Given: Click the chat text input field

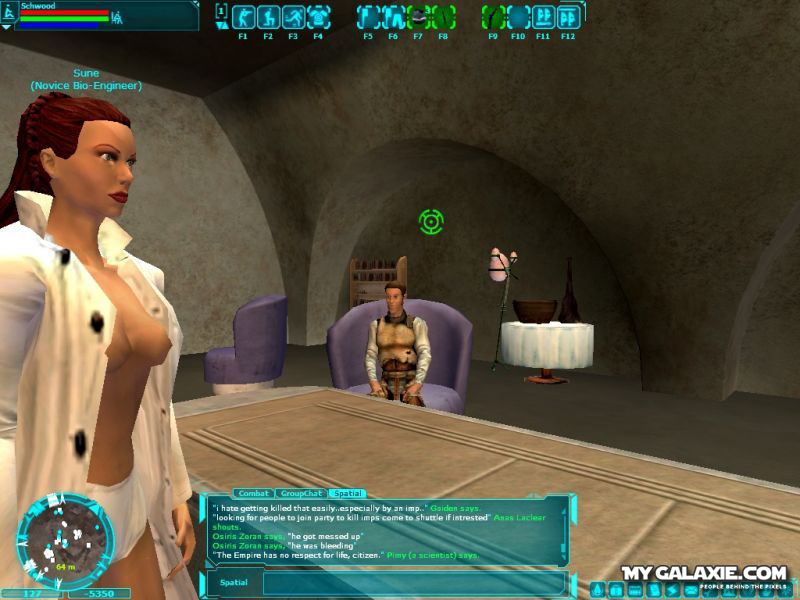Looking at the screenshot, I should (412, 583).
